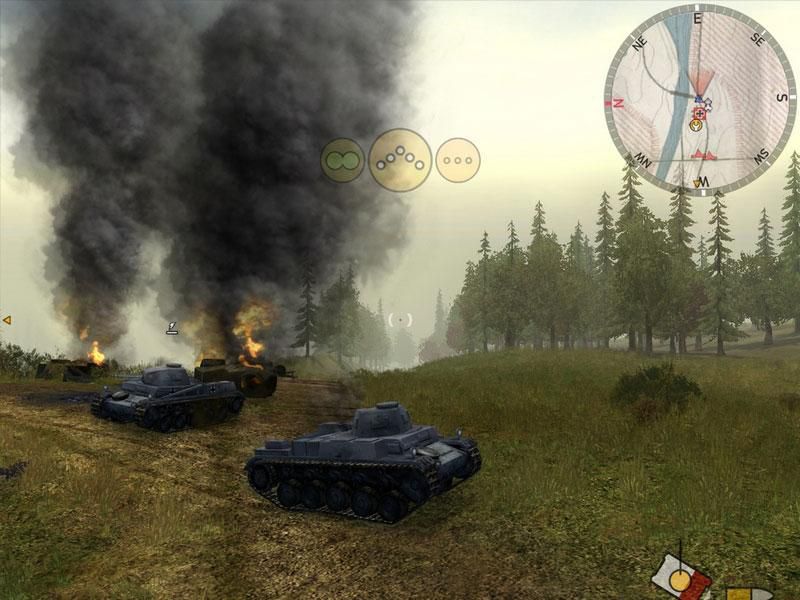Click the yellow player marker on minimap
800x600 pixels.
(x=695, y=127)
